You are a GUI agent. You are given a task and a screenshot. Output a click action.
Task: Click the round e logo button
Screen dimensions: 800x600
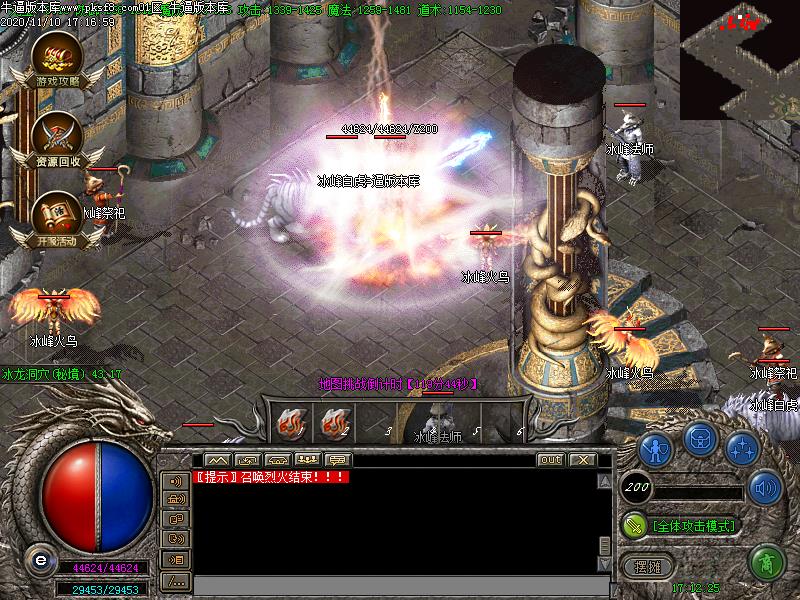[x=41, y=560]
